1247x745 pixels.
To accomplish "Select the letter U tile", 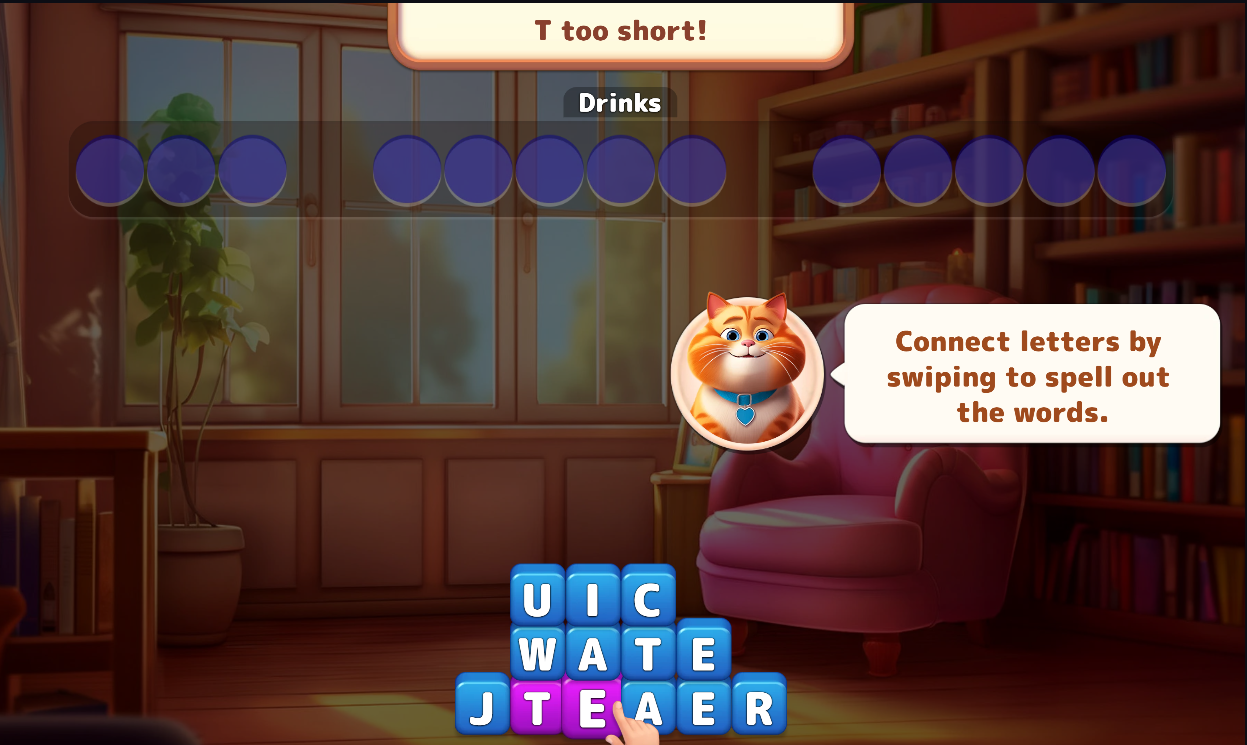I will 537,600.
